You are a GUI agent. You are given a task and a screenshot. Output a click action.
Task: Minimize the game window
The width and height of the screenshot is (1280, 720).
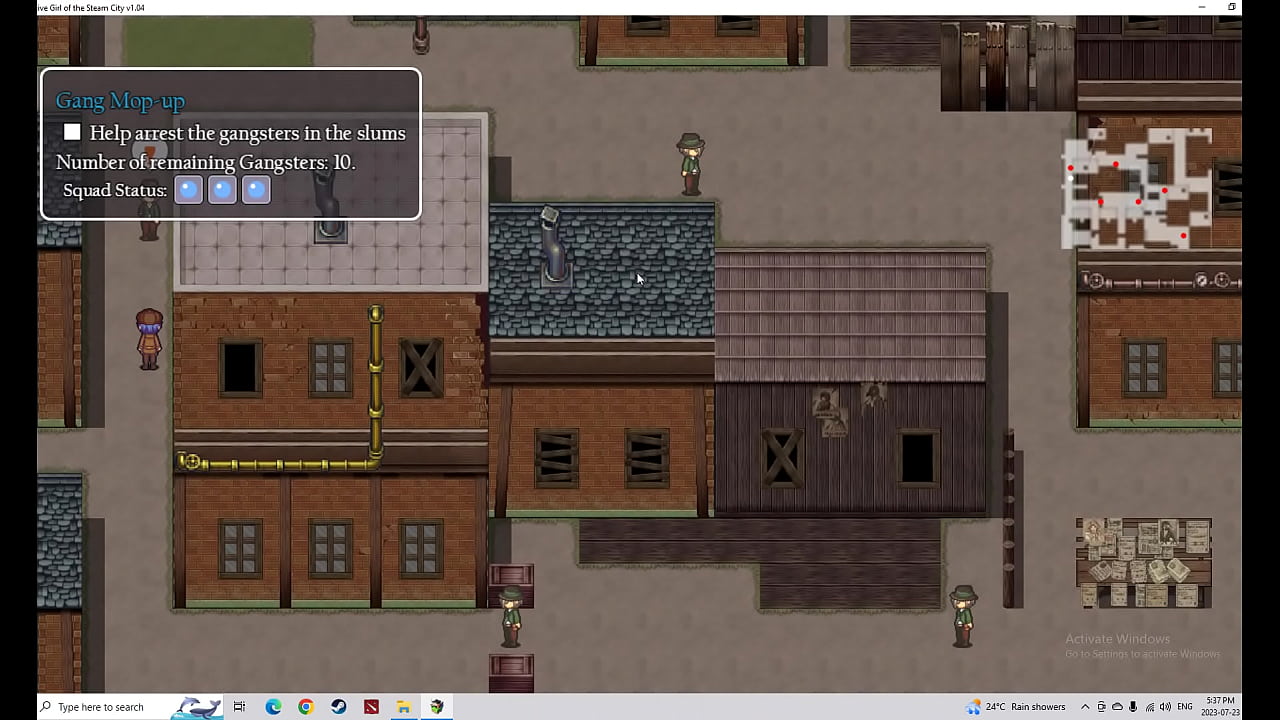(1202, 7)
